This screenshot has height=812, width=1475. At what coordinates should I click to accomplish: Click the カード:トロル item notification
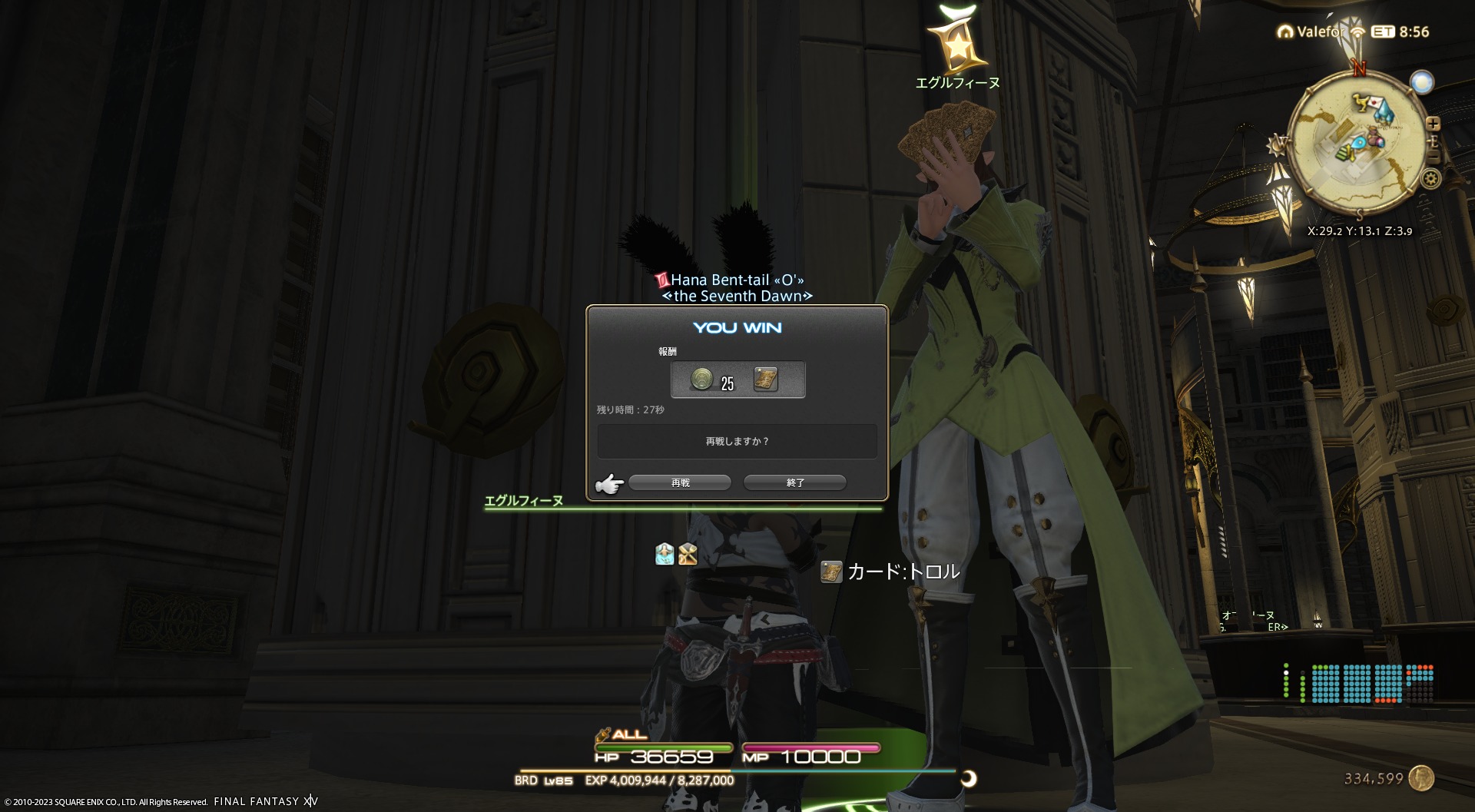coord(891,572)
